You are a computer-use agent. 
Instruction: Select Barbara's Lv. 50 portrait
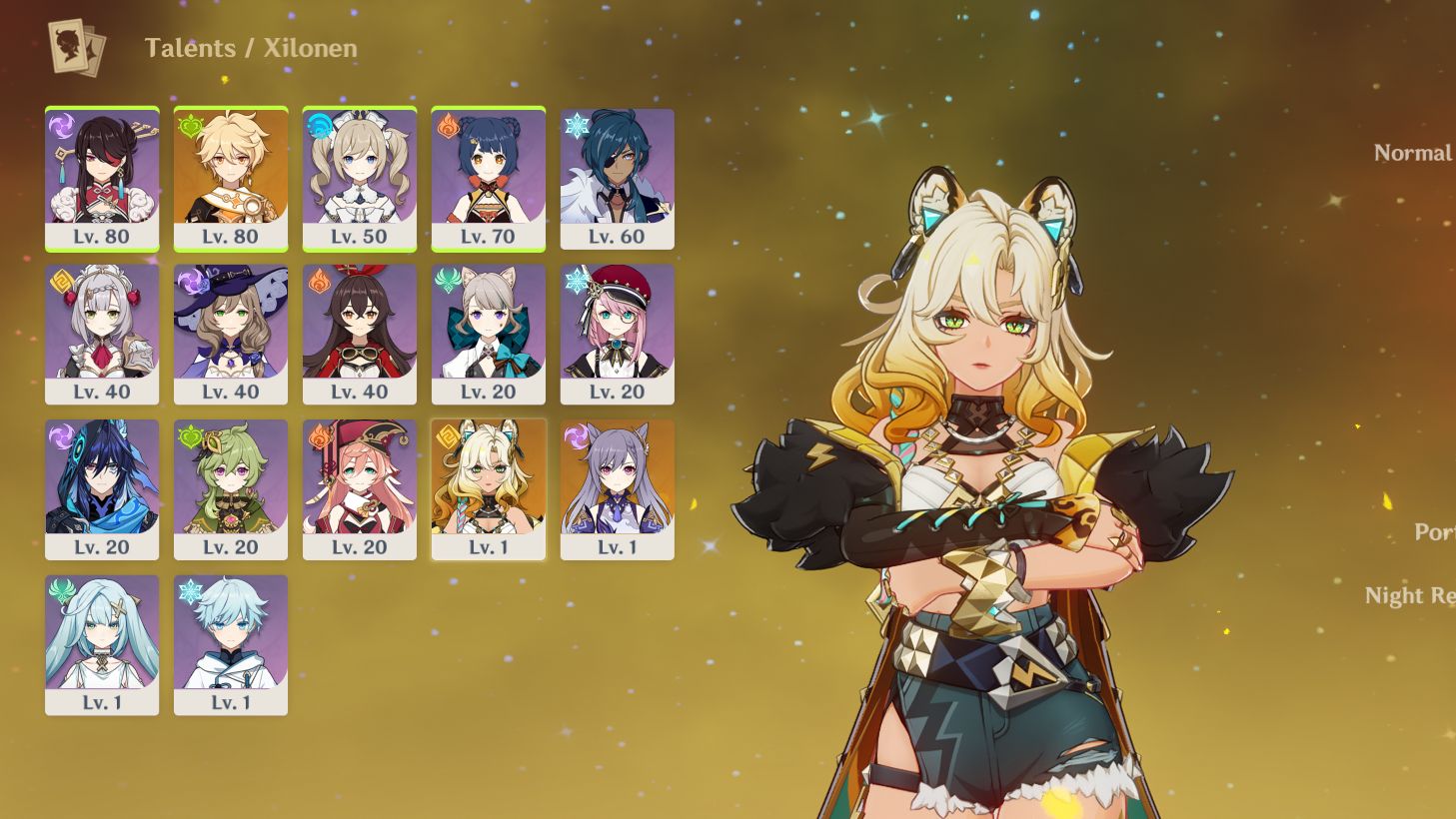(360, 178)
